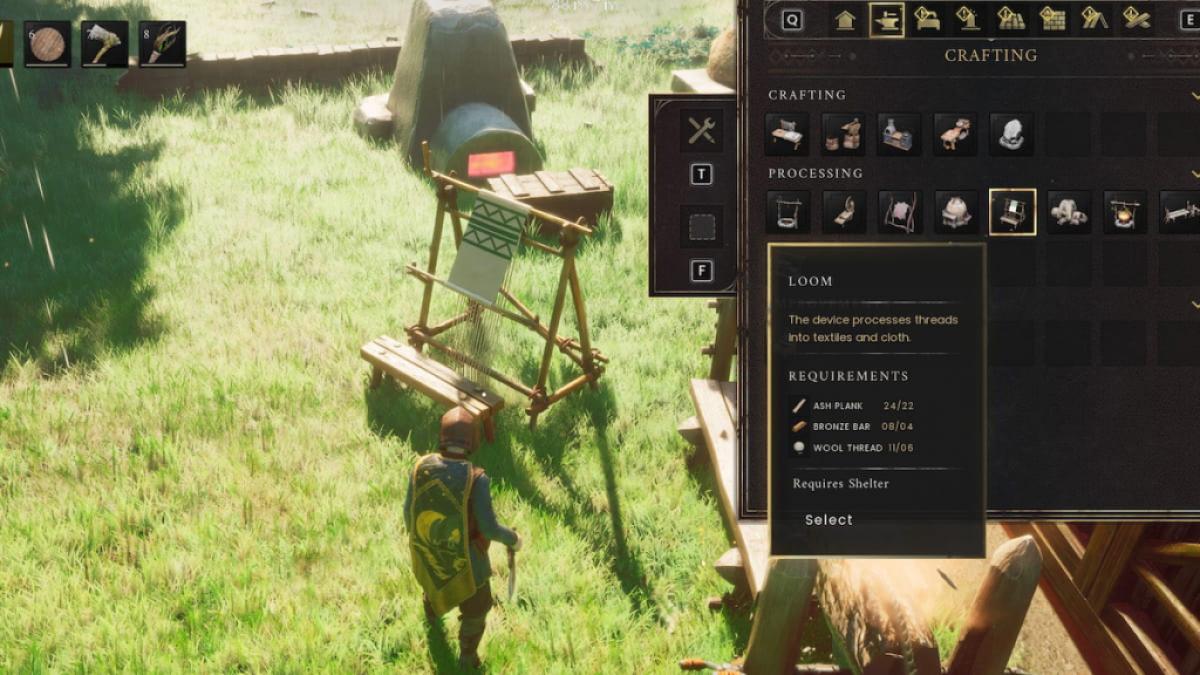Click Select in the Loom tooltip
Image resolution: width=1200 pixels, height=675 pixels.
(x=829, y=520)
